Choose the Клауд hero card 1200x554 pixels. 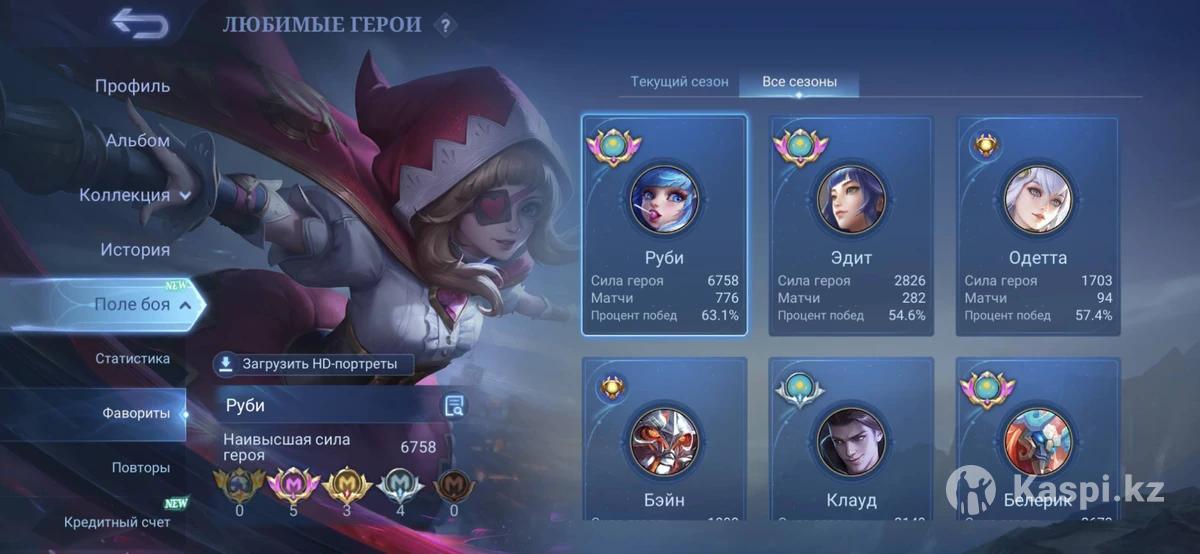coord(851,440)
